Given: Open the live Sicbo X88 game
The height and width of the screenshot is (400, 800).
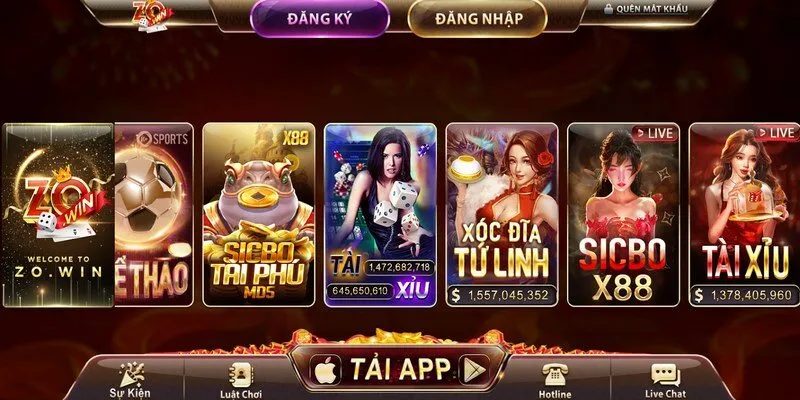Looking at the screenshot, I should [623, 215].
